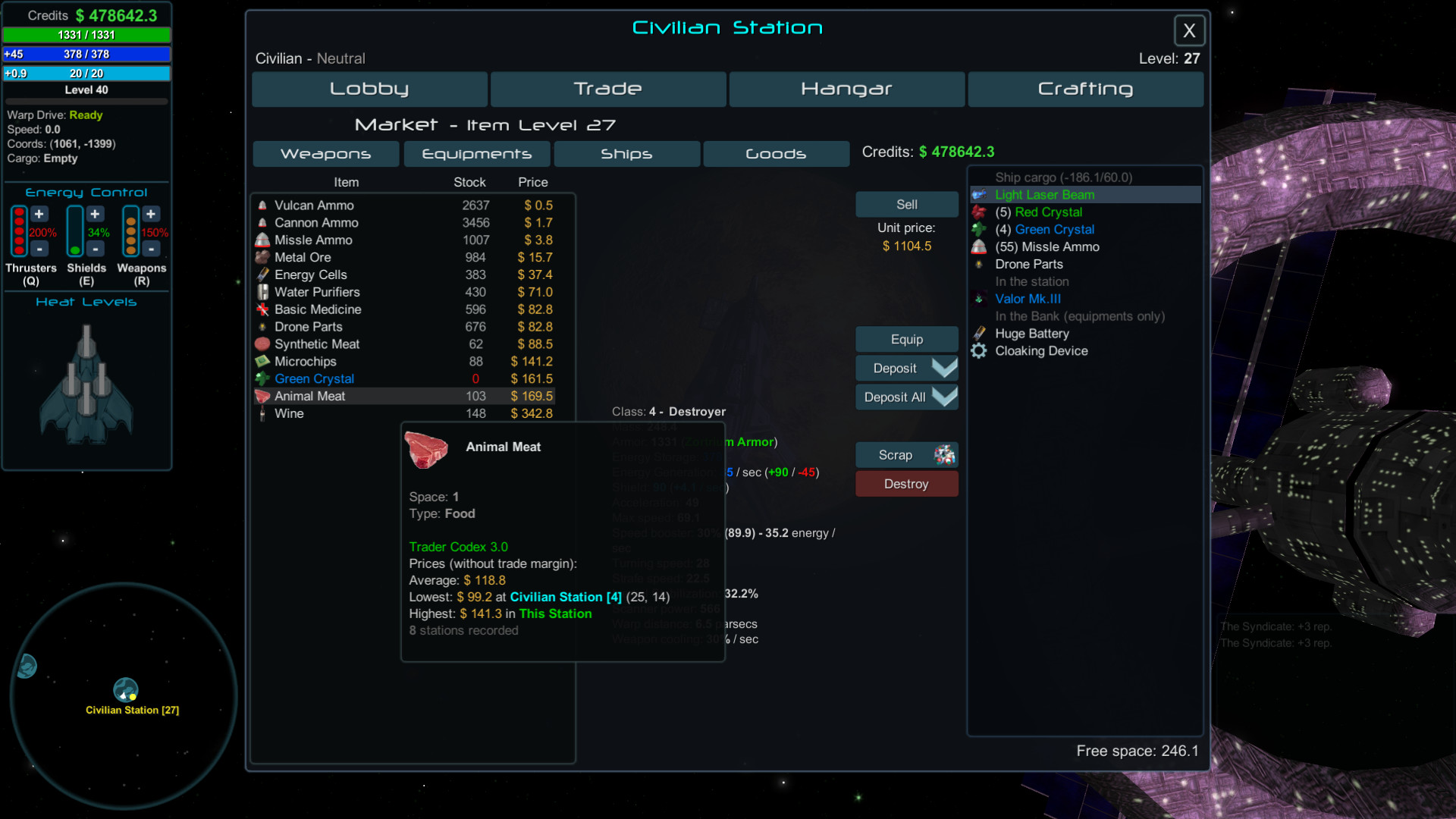Open the Deposit All dropdown arrow

tap(943, 397)
